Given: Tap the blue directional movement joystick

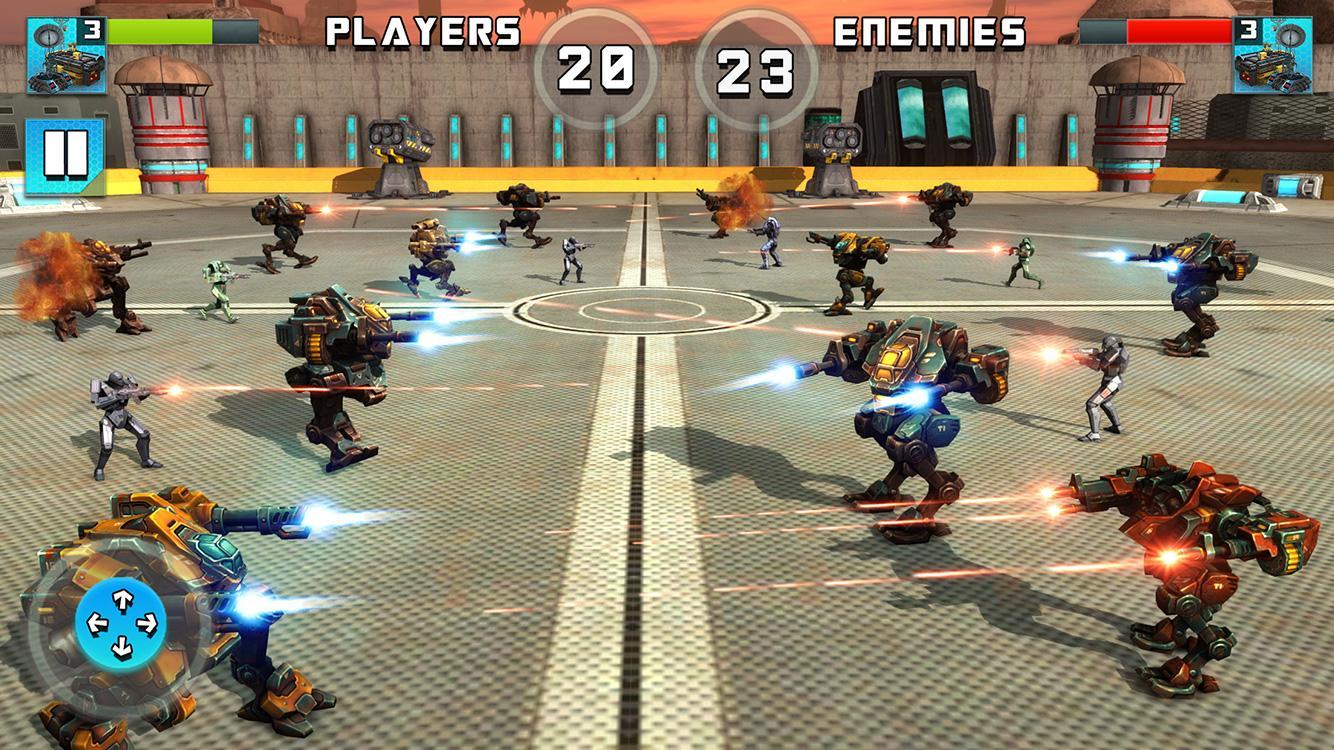Looking at the screenshot, I should [122, 624].
